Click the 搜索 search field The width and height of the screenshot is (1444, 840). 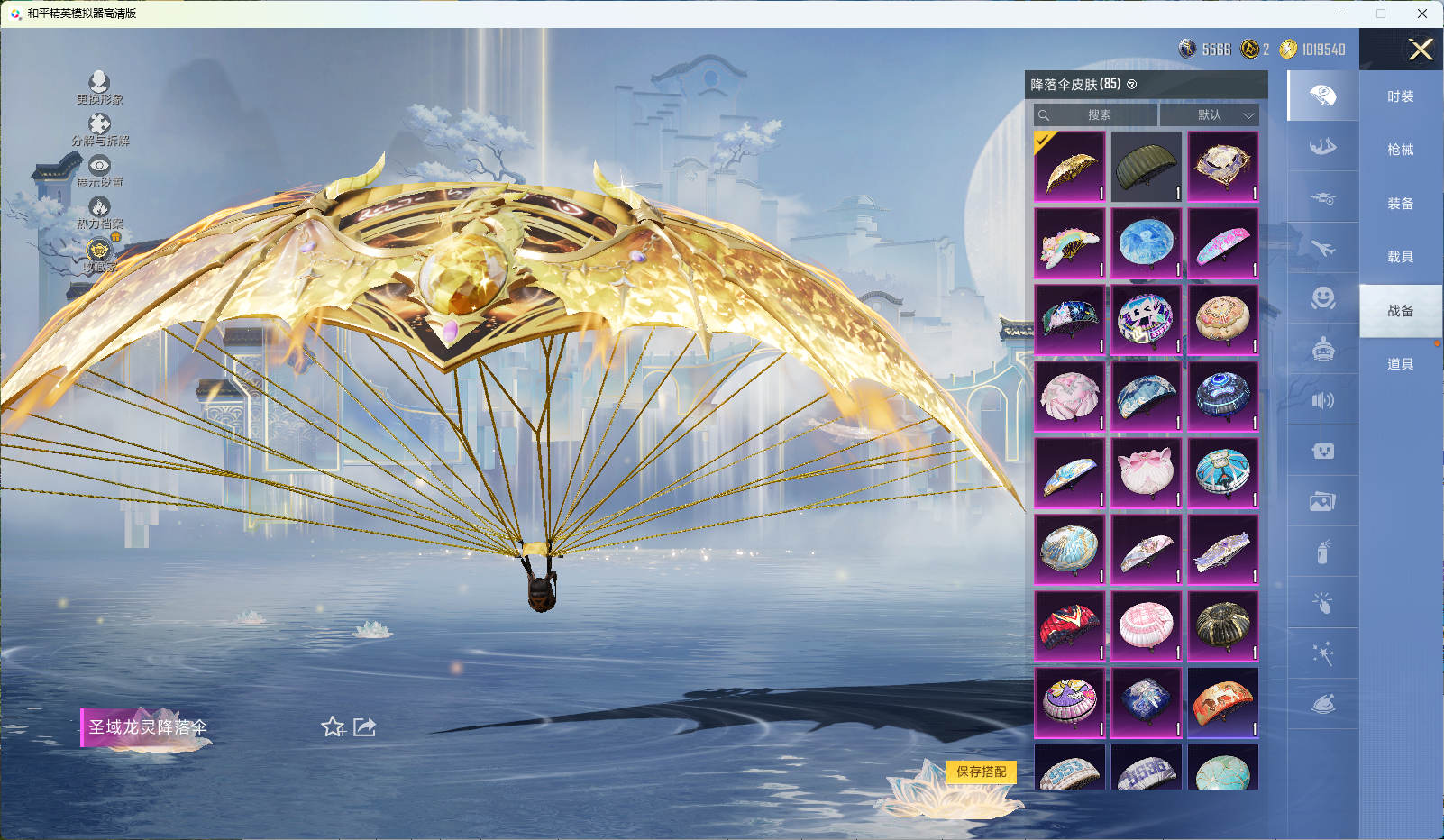(1097, 115)
